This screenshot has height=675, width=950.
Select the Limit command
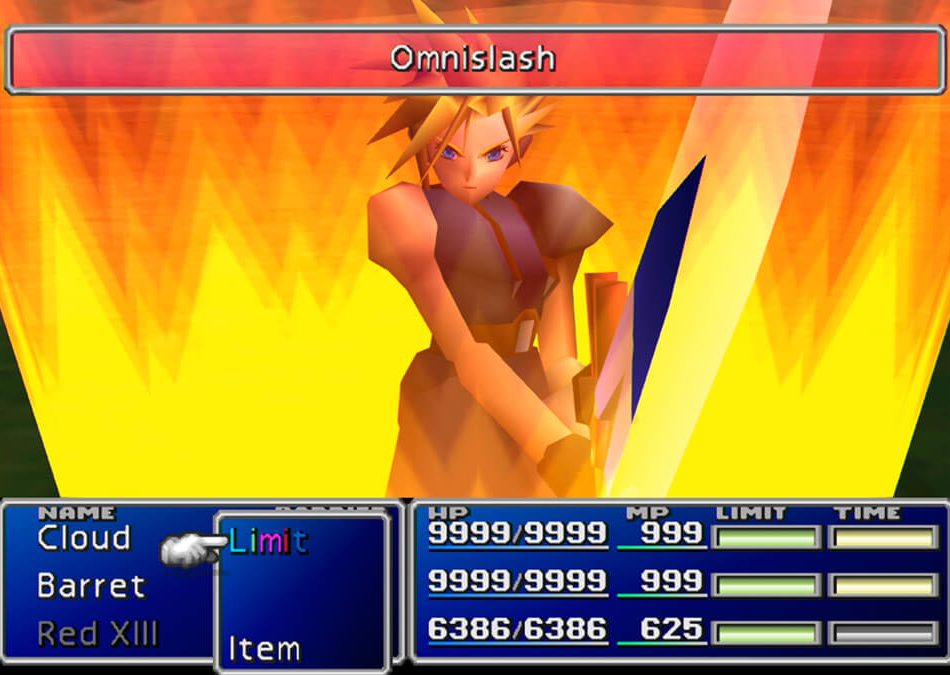(x=268, y=542)
